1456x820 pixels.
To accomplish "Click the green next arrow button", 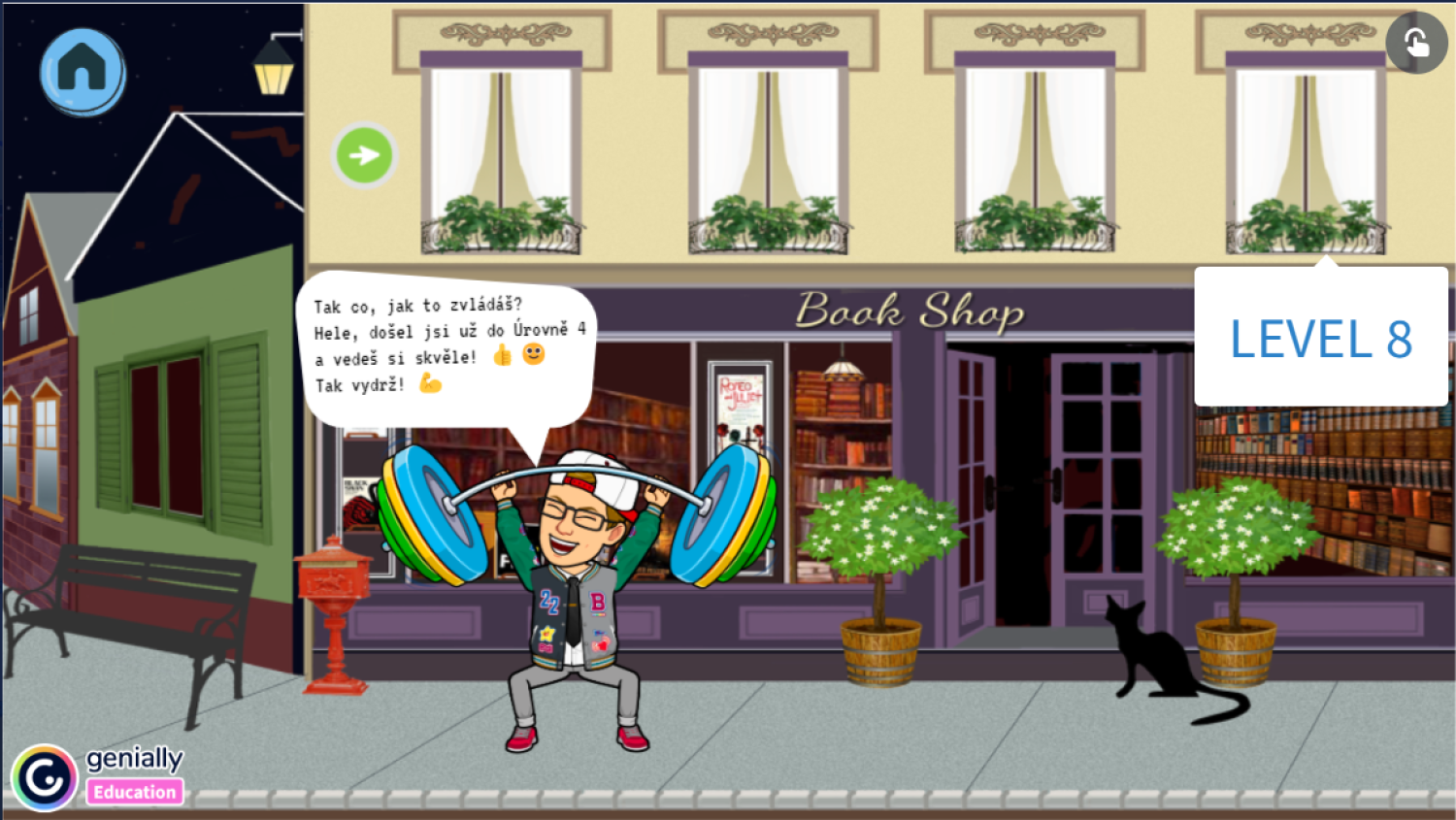I will [x=364, y=155].
